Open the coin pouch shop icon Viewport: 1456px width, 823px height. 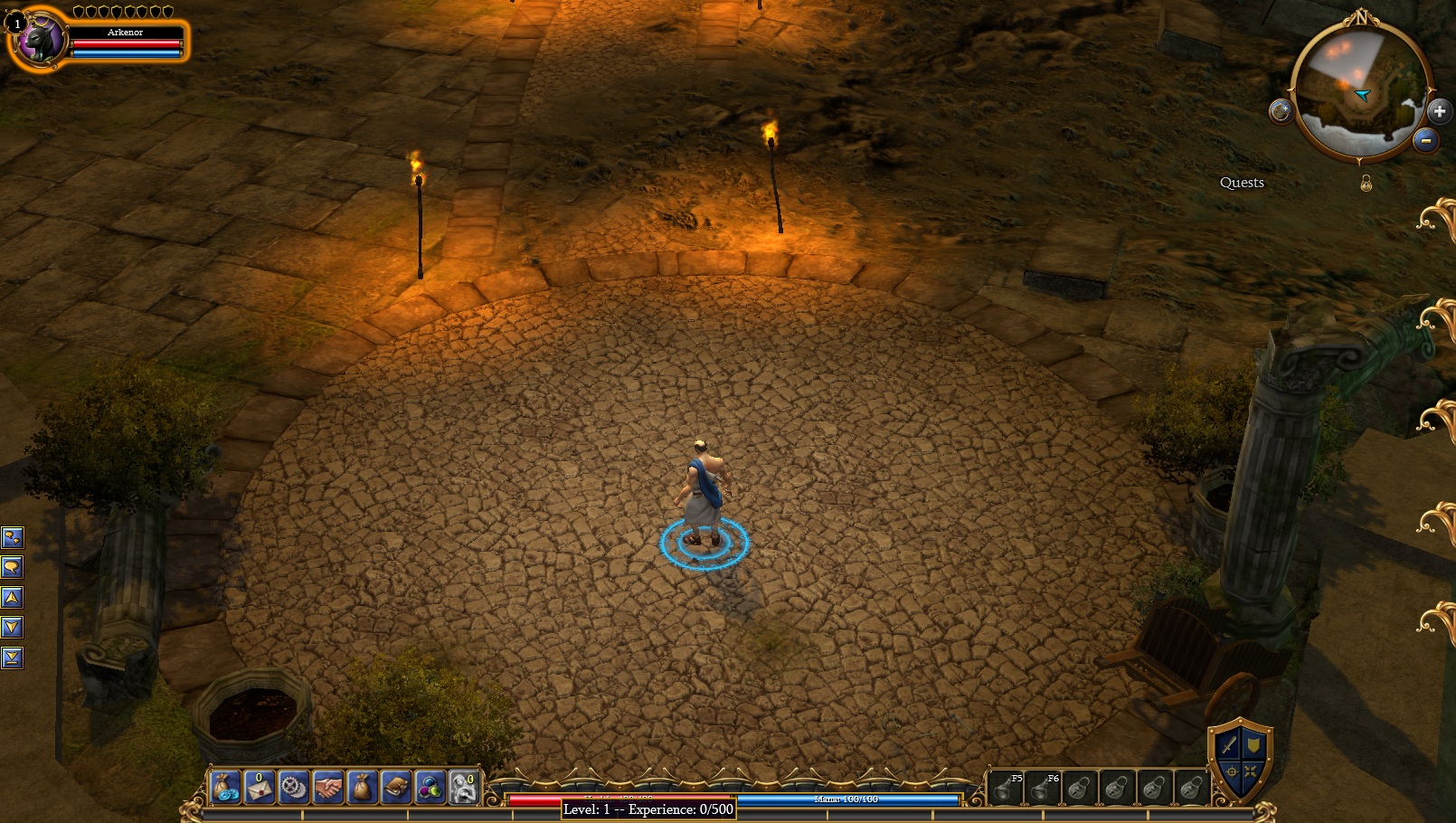[x=225, y=787]
